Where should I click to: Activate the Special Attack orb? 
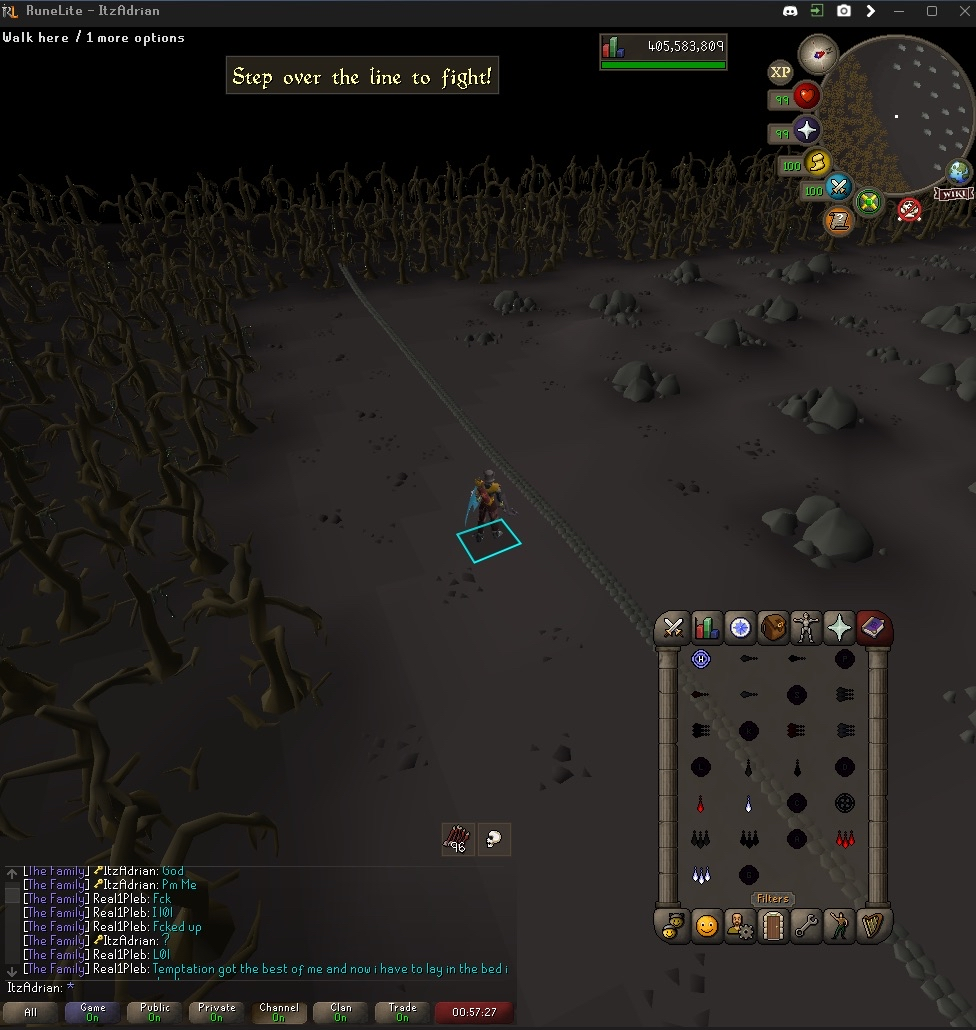[x=838, y=188]
